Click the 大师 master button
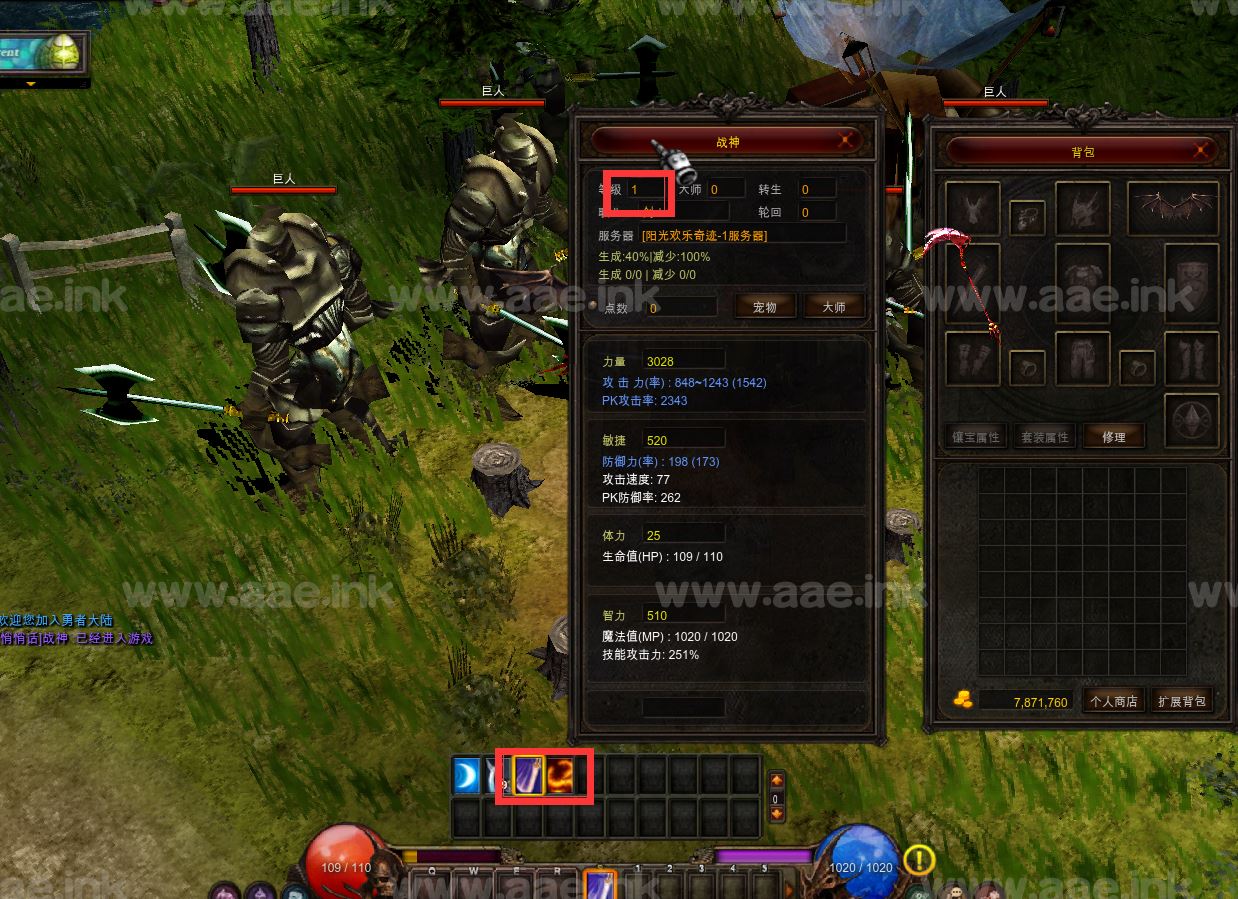The image size is (1238, 899). (833, 307)
